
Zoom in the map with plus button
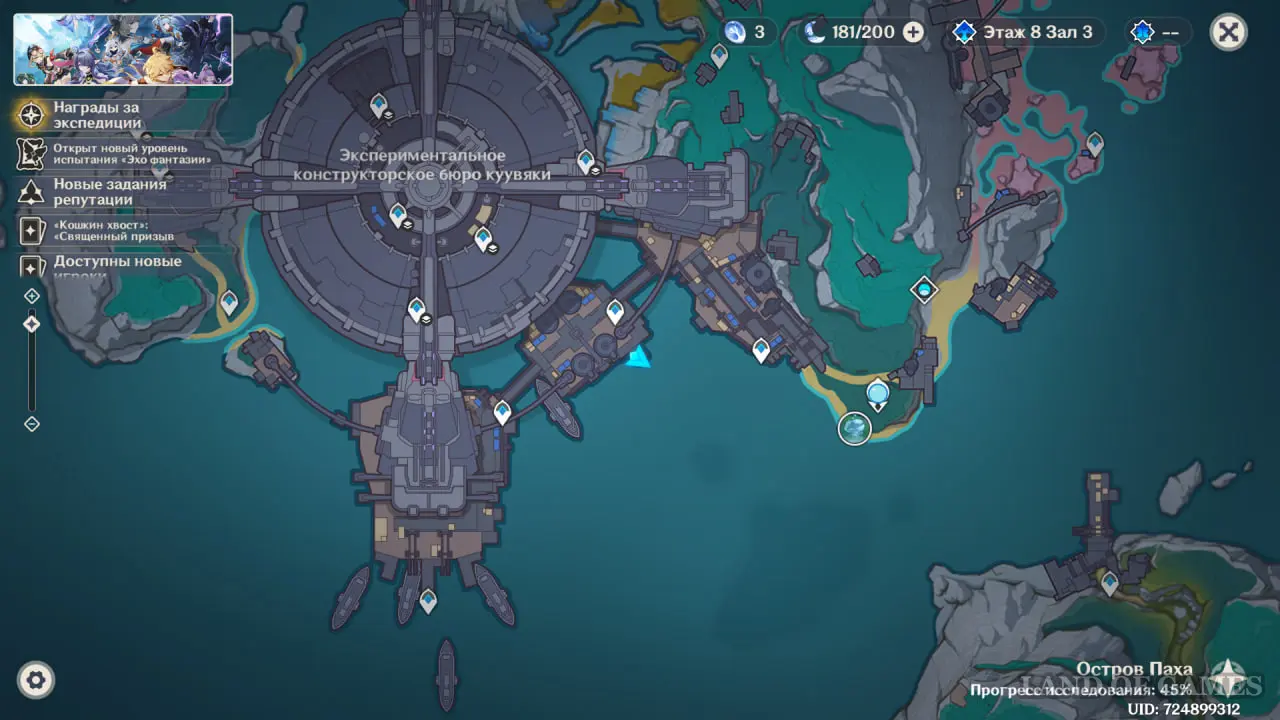(32, 296)
